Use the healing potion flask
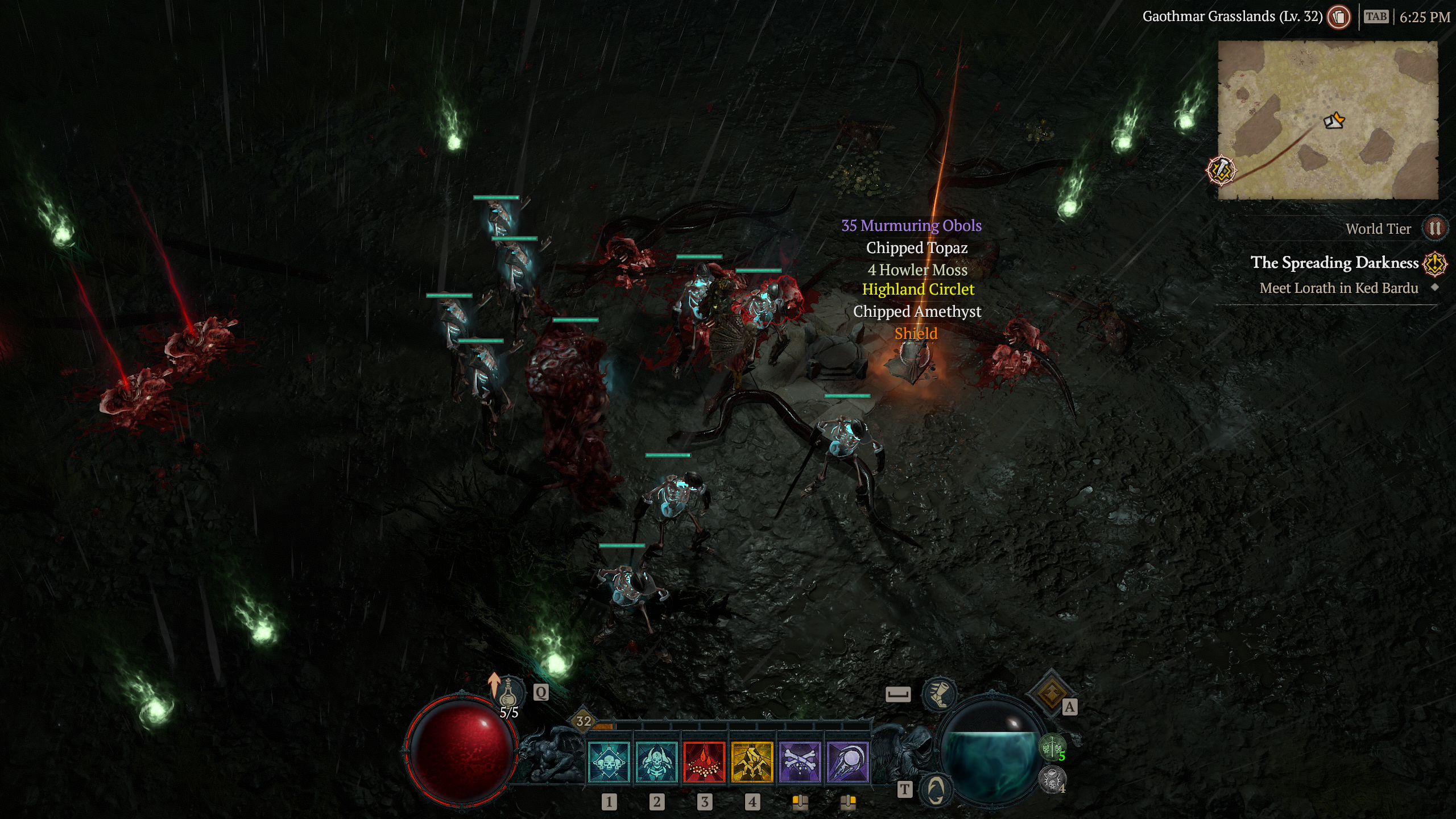1456x819 pixels. (x=508, y=692)
